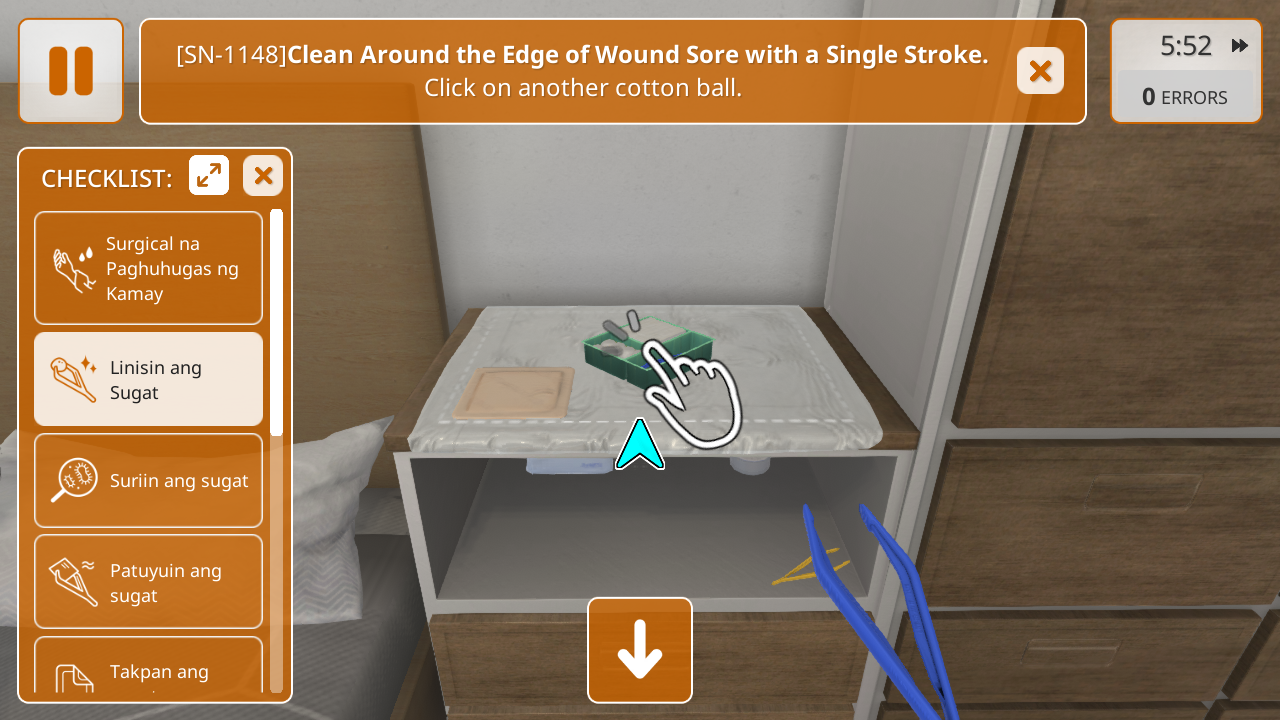The width and height of the screenshot is (1280, 720).
Task: Expand the checklist panel
Action: 209,176
